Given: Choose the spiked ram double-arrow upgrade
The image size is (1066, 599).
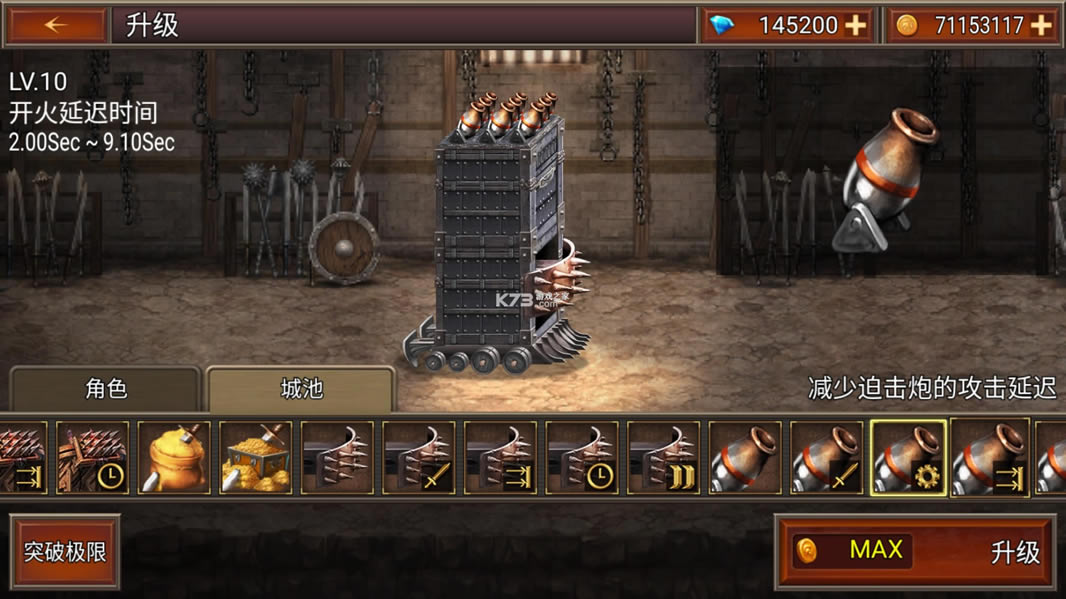Looking at the screenshot, I should [x=663, y=458].
